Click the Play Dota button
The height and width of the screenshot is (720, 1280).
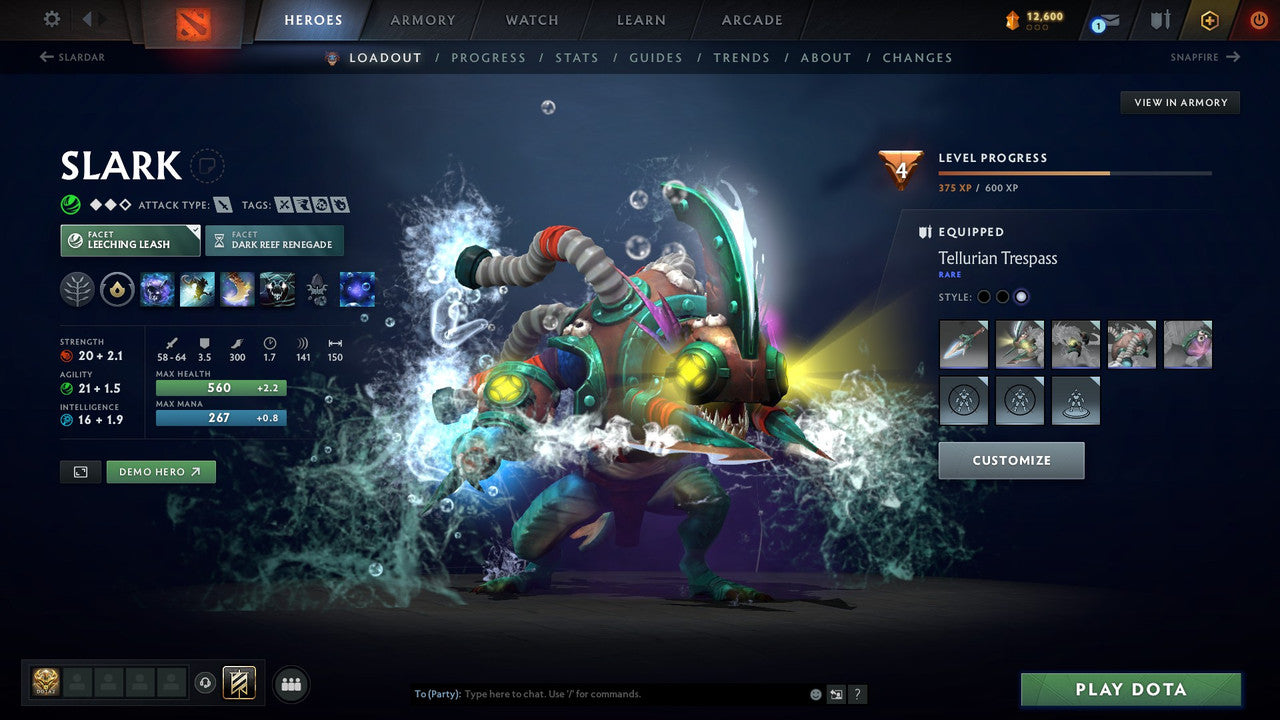[x=1130, y=689]
